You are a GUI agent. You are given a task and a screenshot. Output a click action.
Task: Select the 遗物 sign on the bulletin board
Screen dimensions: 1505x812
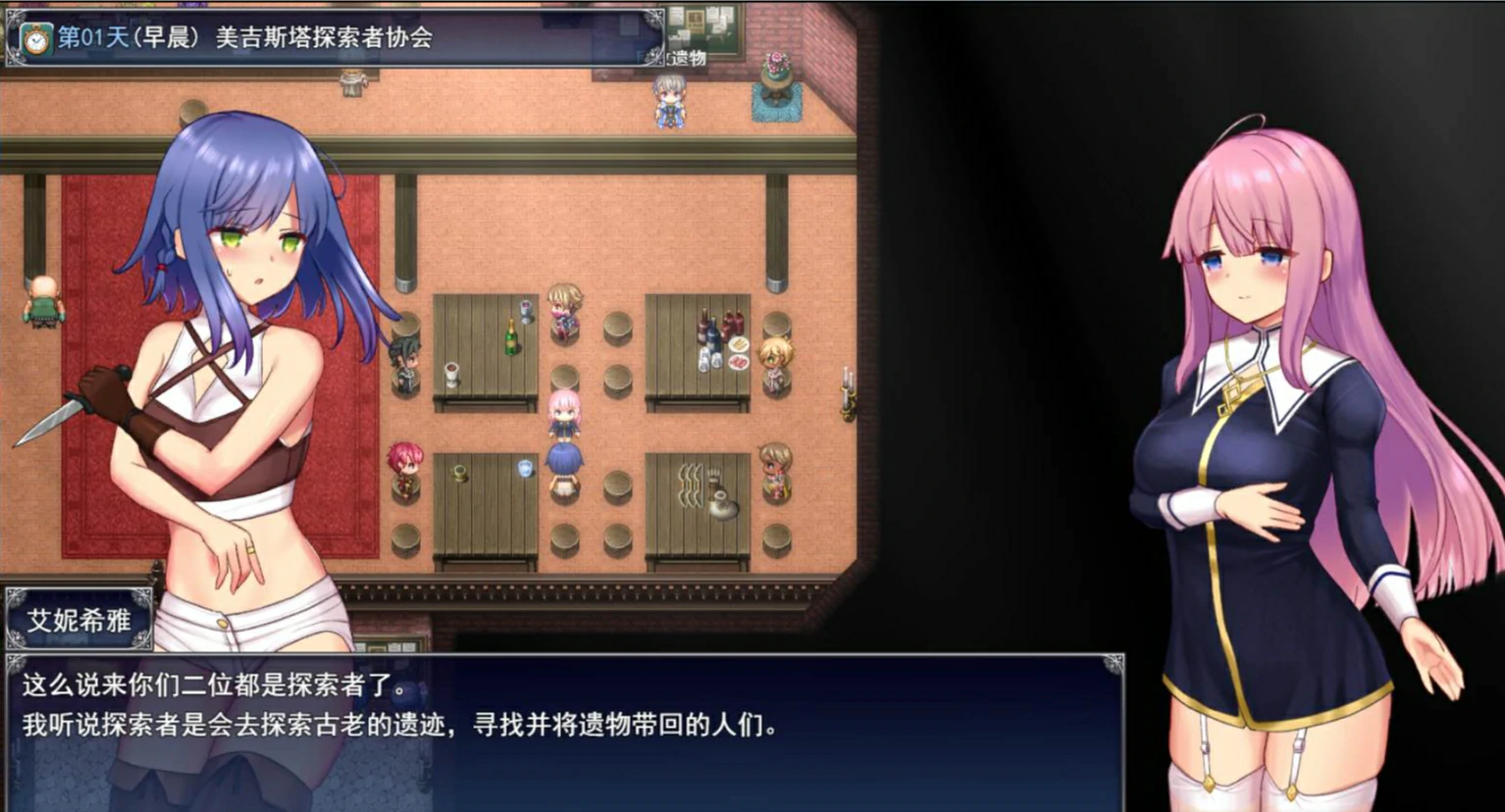point(687,57)
